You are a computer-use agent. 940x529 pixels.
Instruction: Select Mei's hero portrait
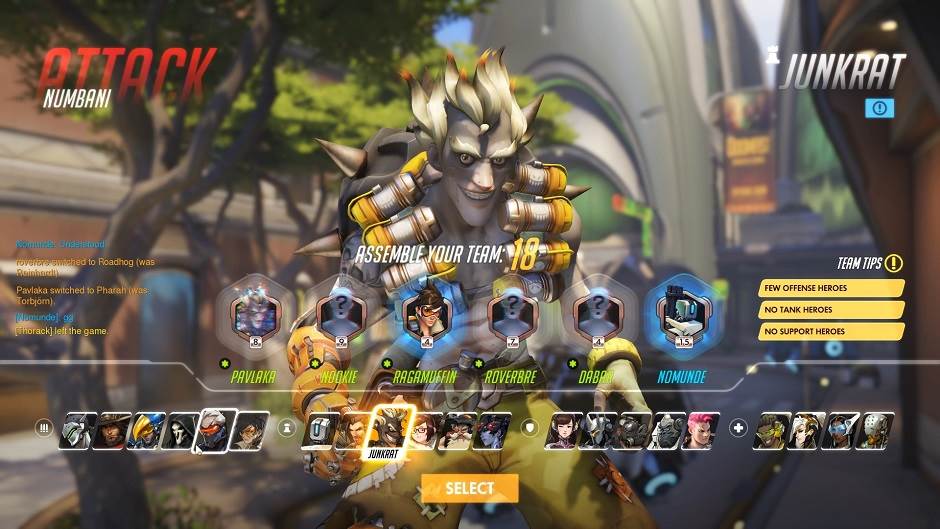424,430
